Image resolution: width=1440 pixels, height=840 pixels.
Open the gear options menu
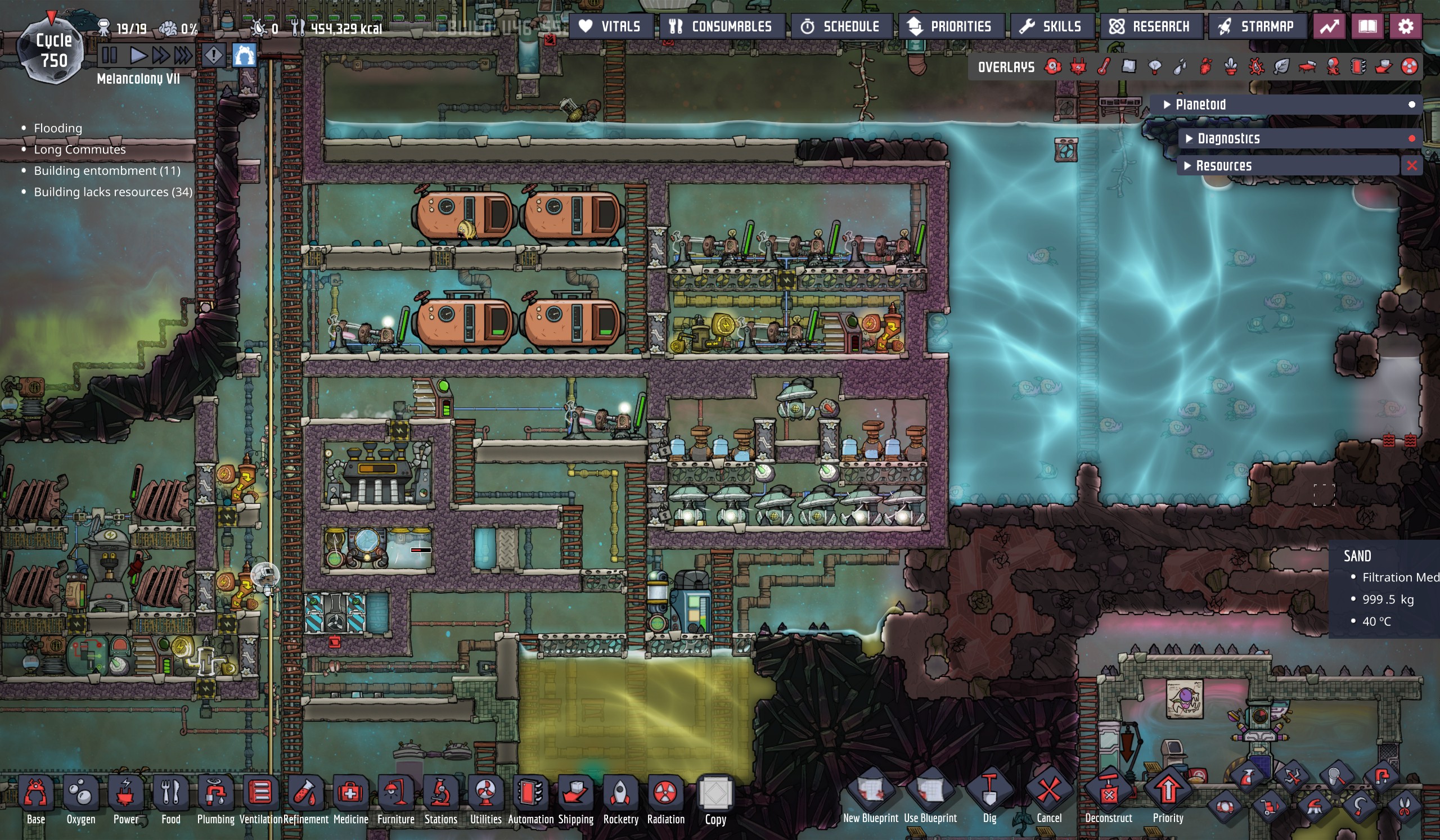pos(1405,26)
